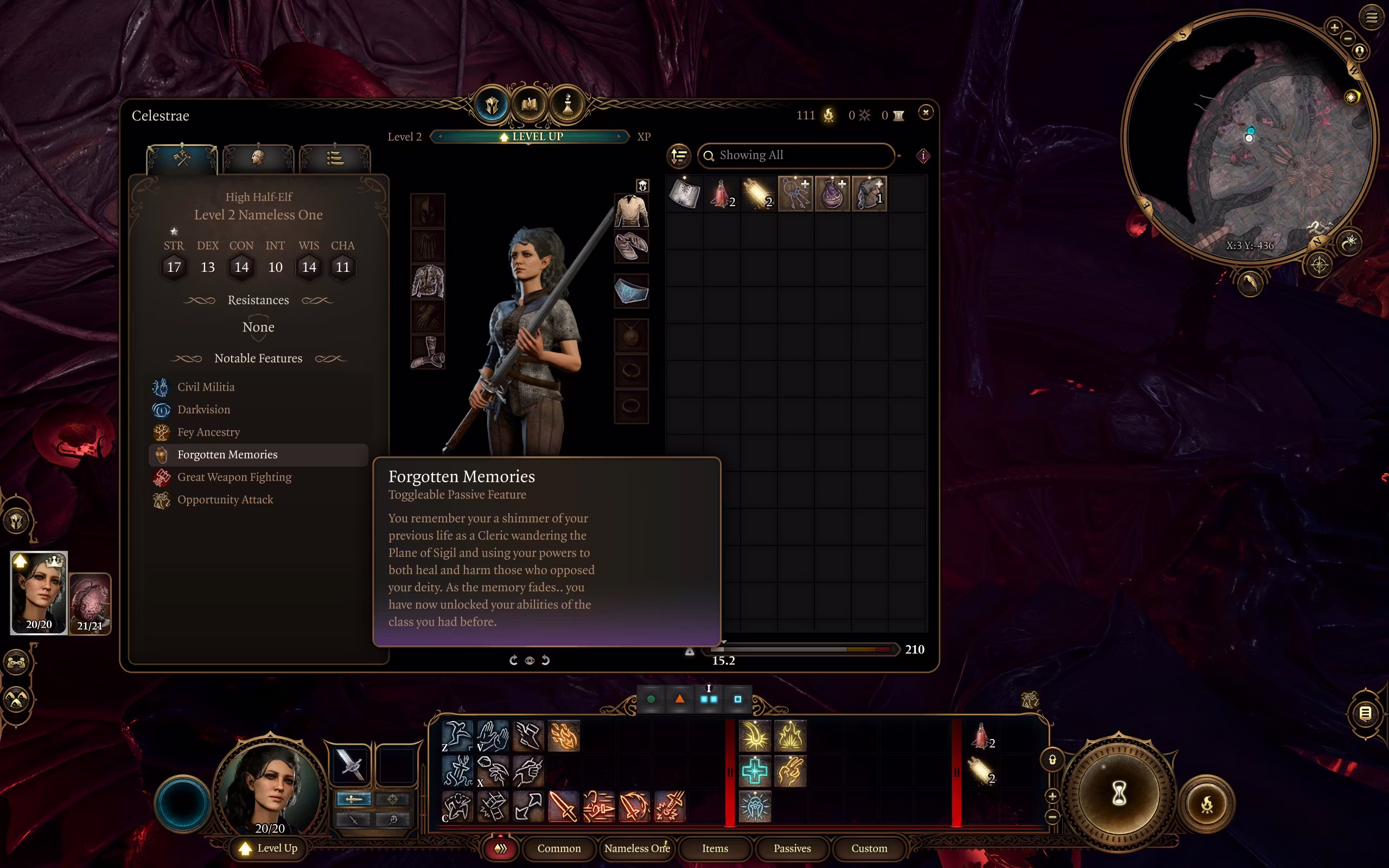Sort the inventory with the sort button

[679, 156]
